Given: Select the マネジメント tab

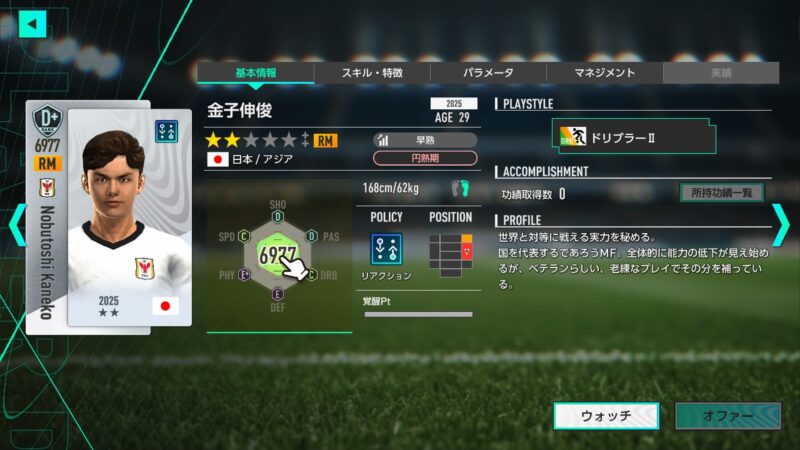Looking at the screenshot, I should 604,73.
